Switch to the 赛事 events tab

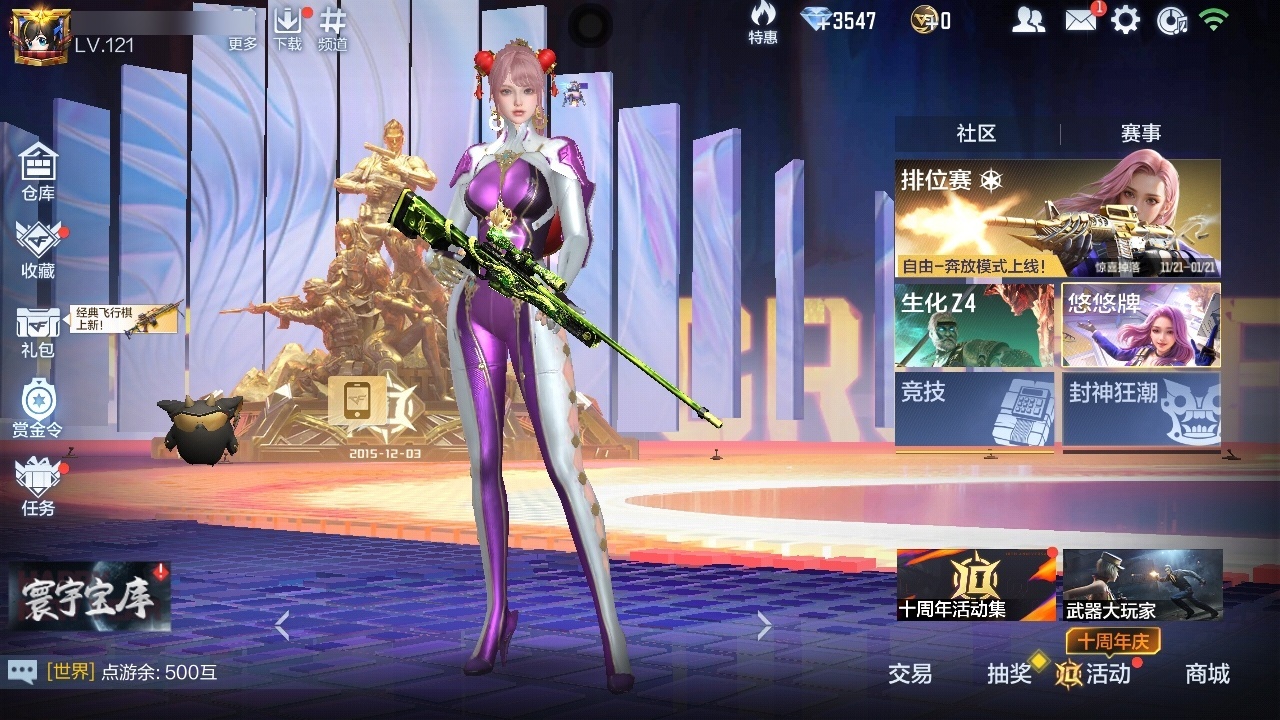1143,131
